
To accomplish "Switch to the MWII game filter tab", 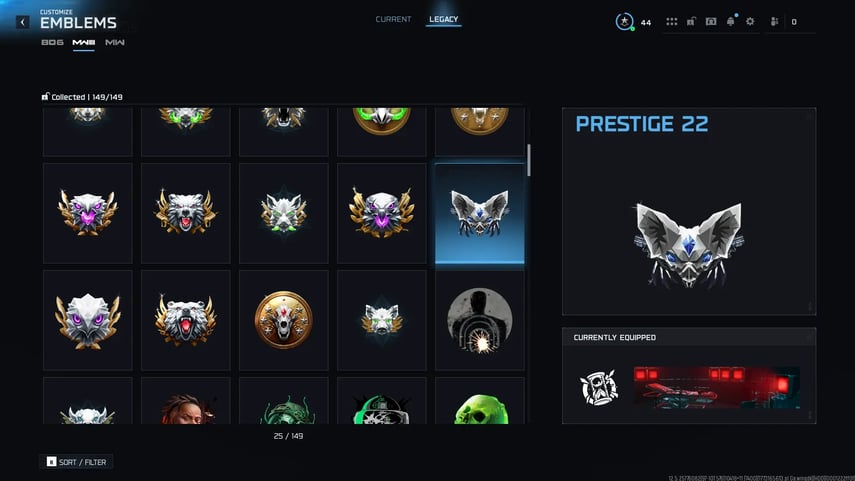I will tap(115, 42).
